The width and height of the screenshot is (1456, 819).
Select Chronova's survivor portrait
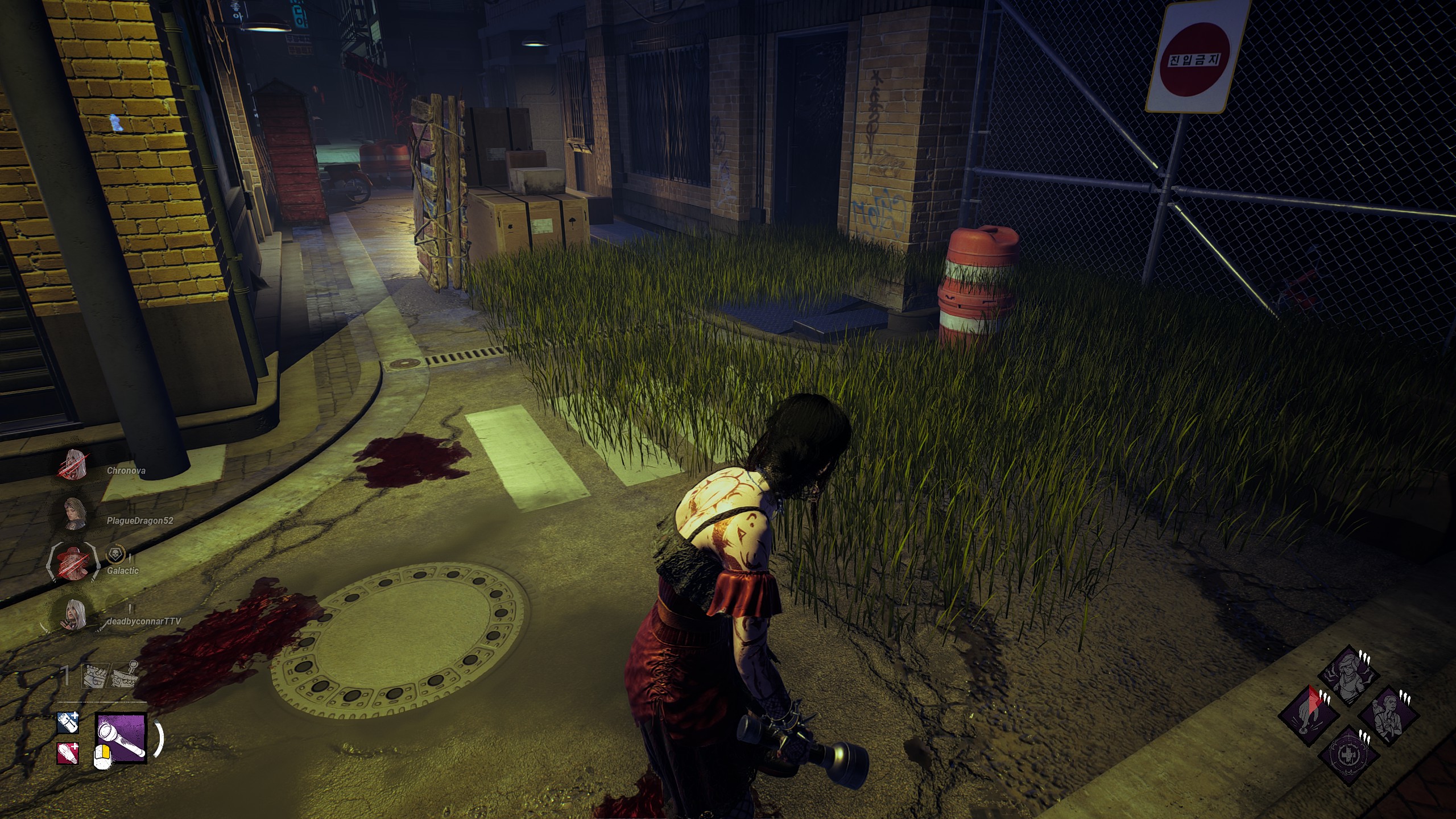[75, 465]
